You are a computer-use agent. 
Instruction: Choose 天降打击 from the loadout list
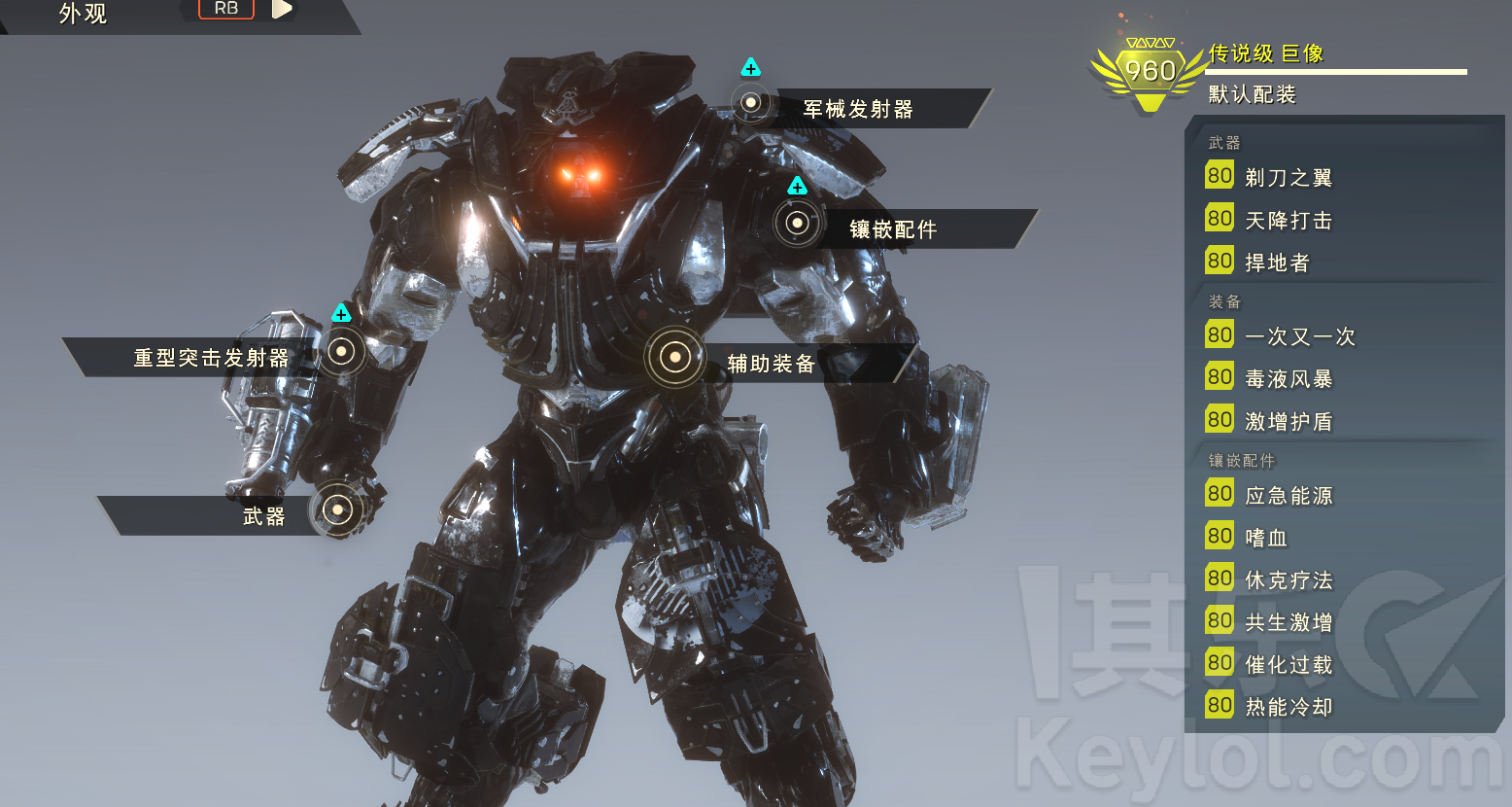[x=1289, y=221]
